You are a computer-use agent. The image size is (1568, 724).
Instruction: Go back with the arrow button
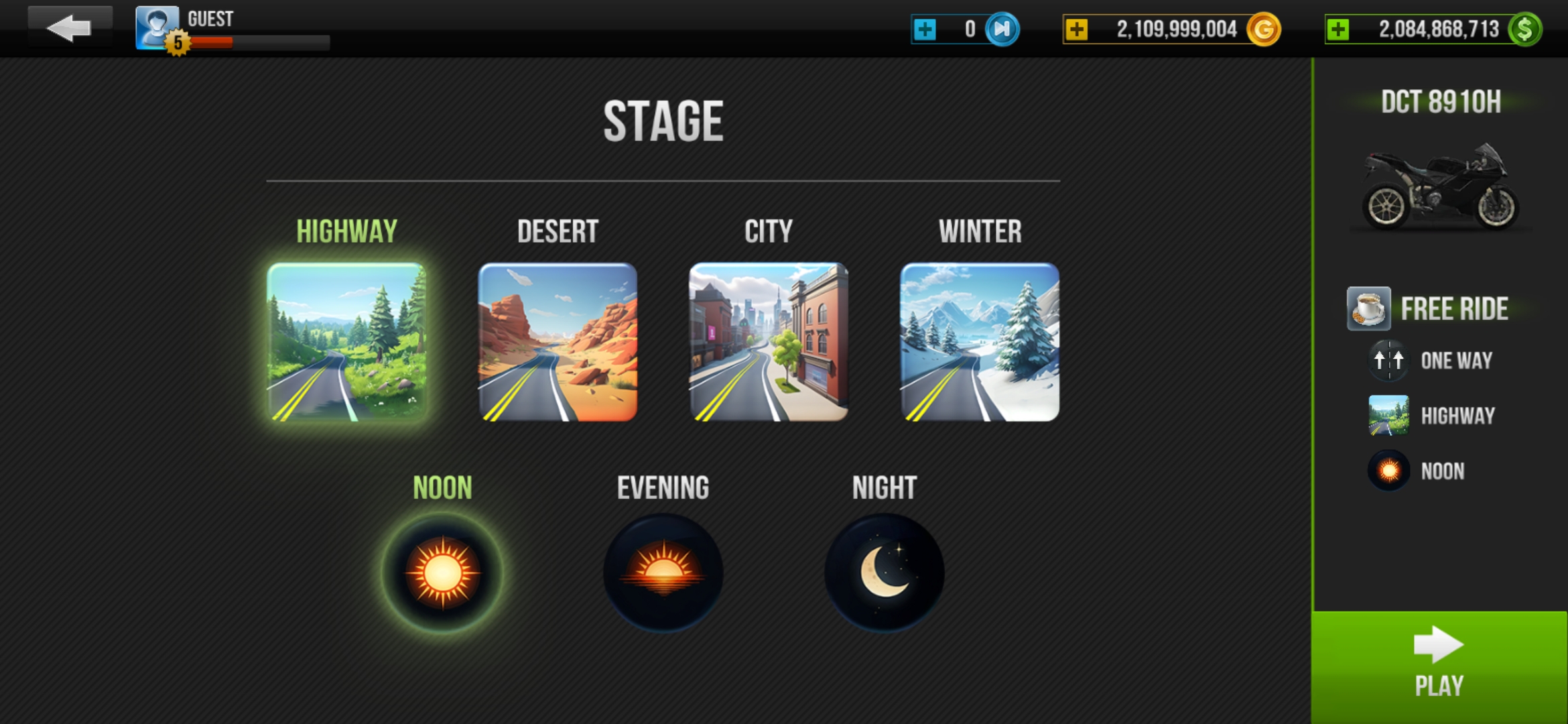(x=69, y=28)
